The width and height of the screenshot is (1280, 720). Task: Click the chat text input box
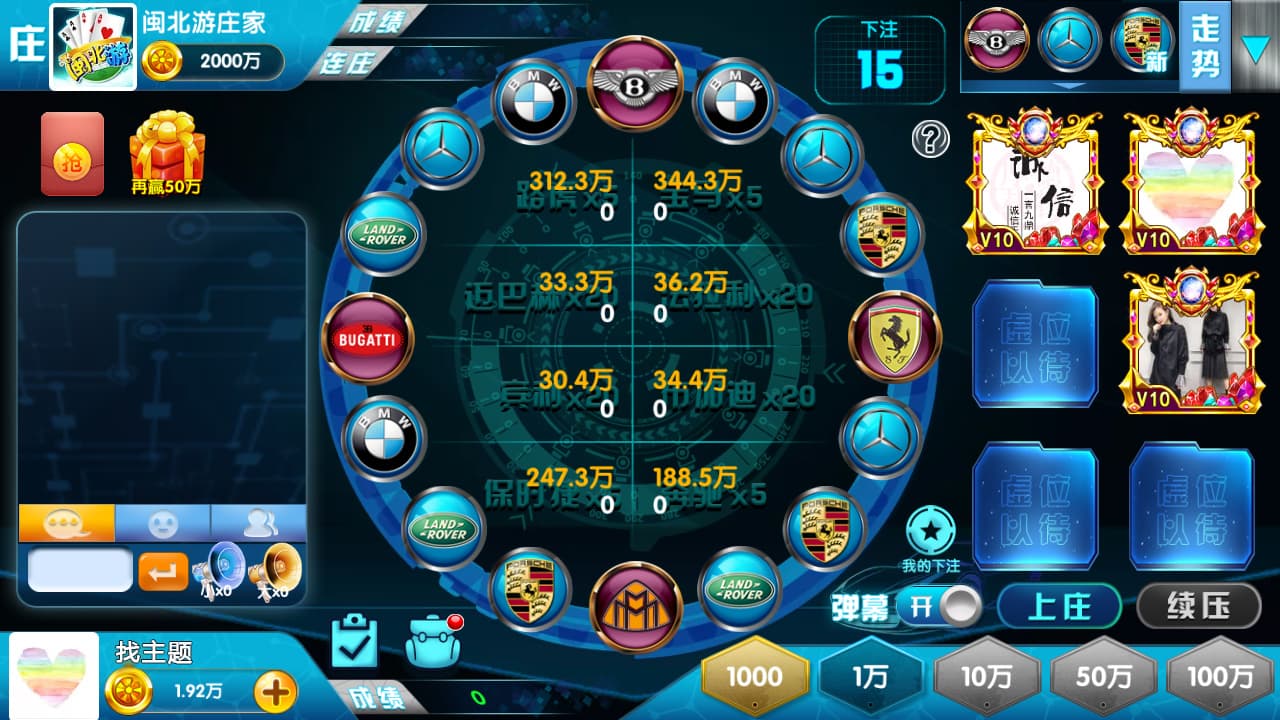click(80, 570)
